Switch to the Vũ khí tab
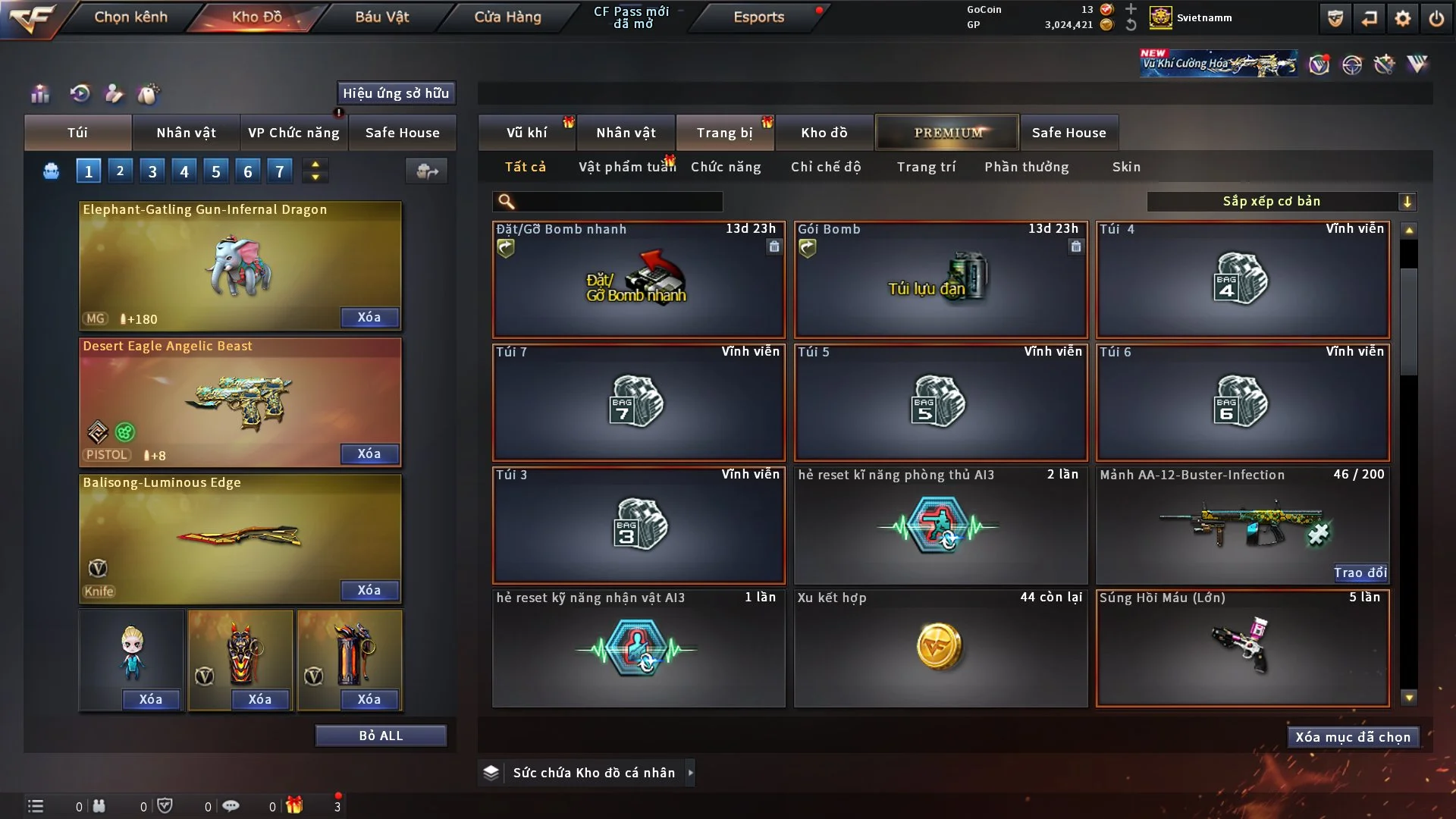Screen dimensions: 1456x819 pyautogui.click(x=526, y=133)
